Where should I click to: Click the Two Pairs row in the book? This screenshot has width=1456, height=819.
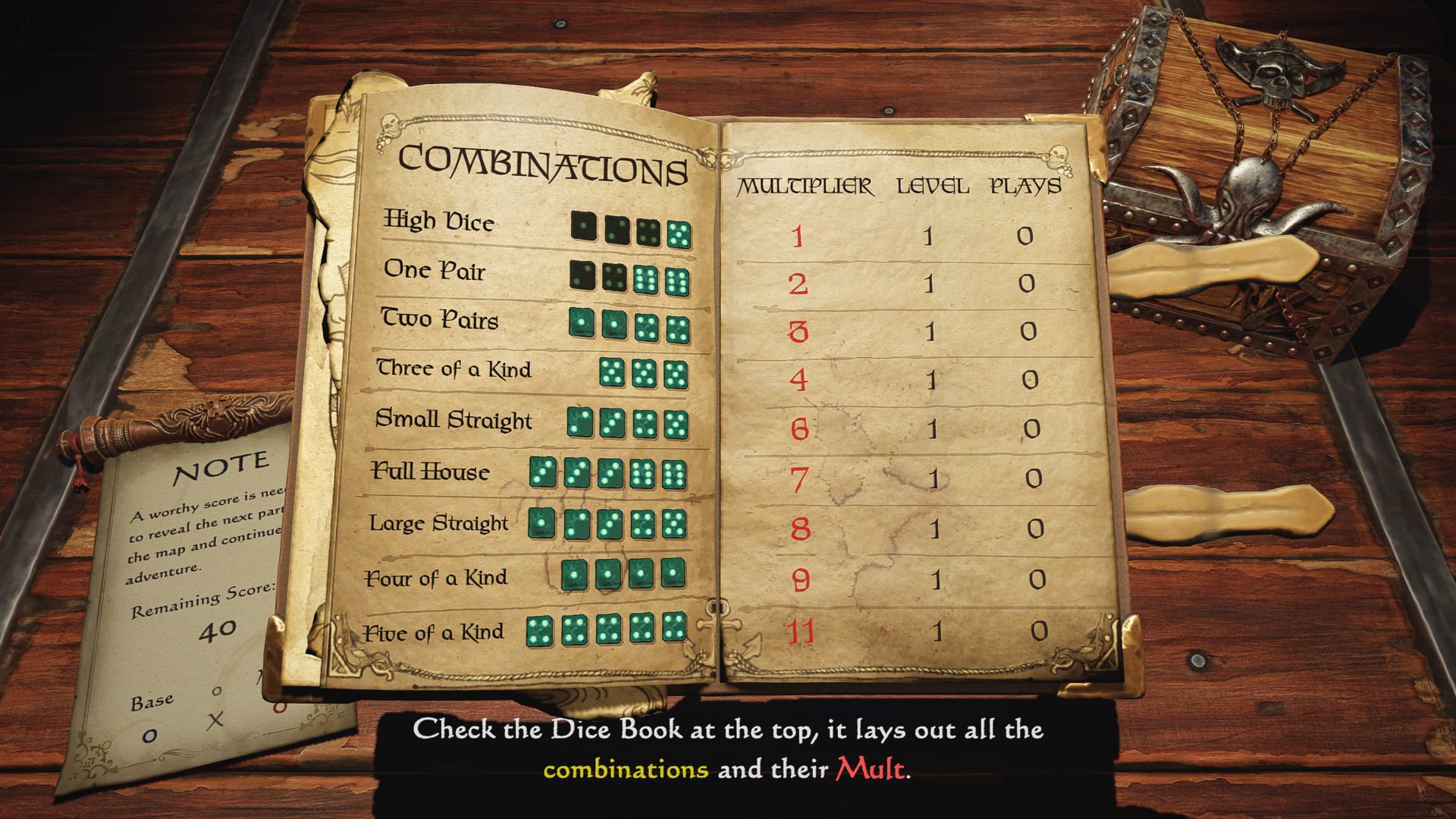tap(440, 319)
